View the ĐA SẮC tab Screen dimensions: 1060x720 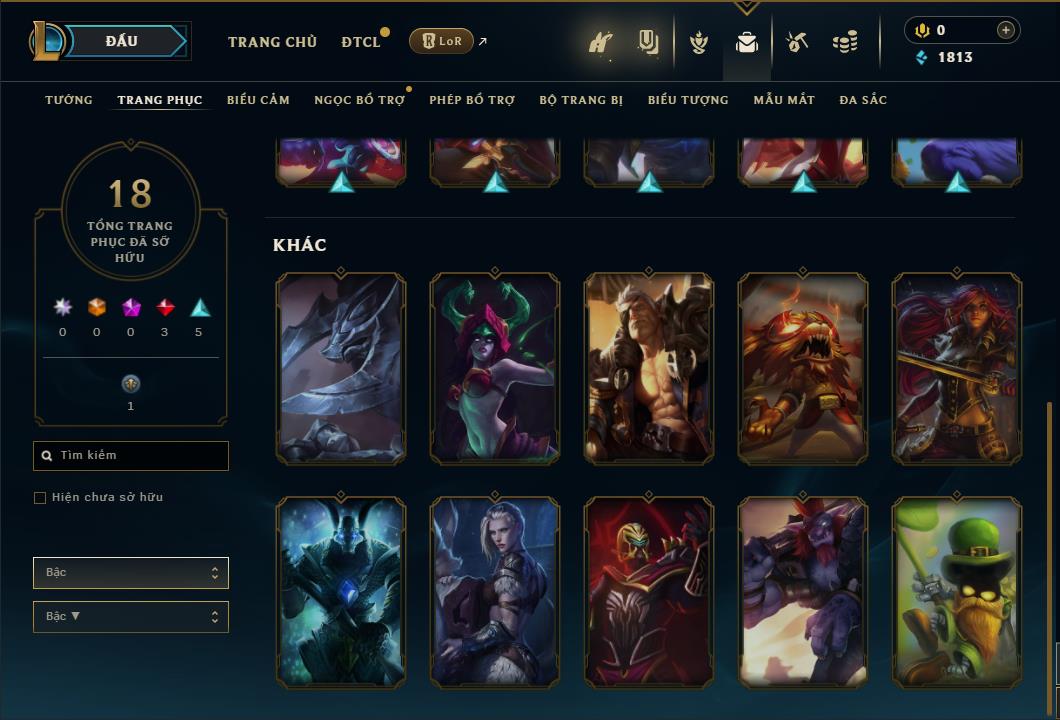click(x=863, y=100)
